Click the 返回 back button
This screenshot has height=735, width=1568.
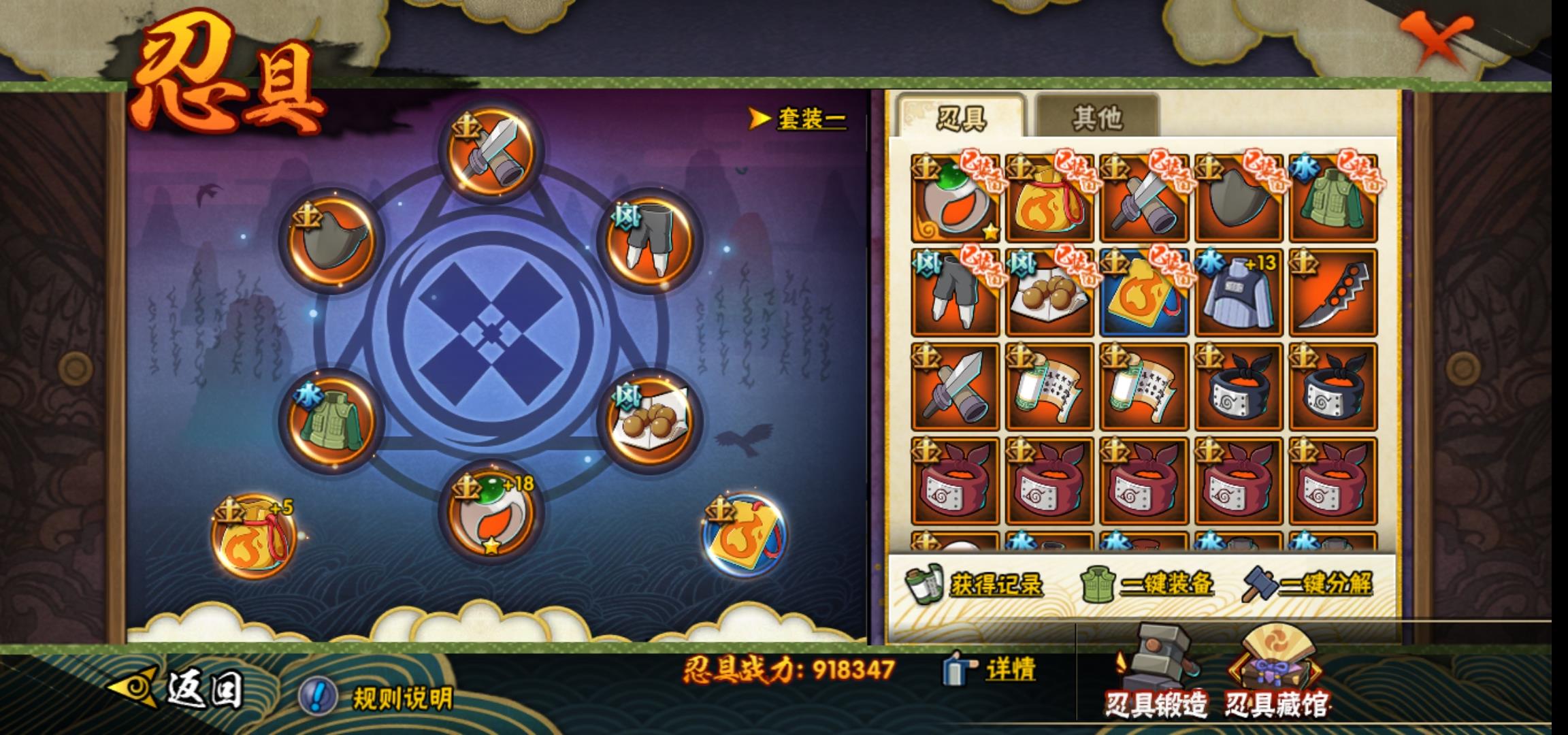[177, 689]
